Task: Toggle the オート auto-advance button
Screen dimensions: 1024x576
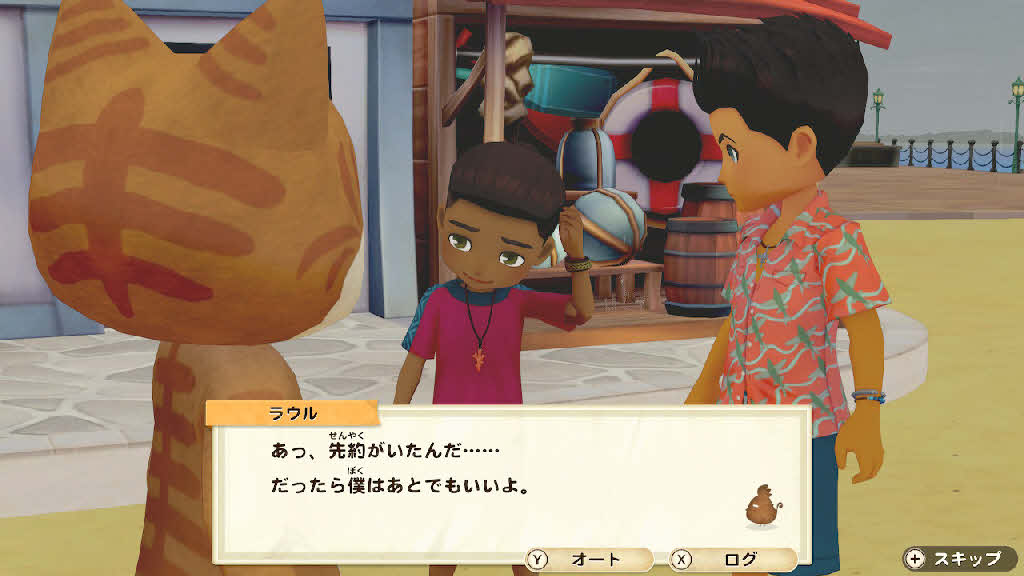Action: coord(588,560)
